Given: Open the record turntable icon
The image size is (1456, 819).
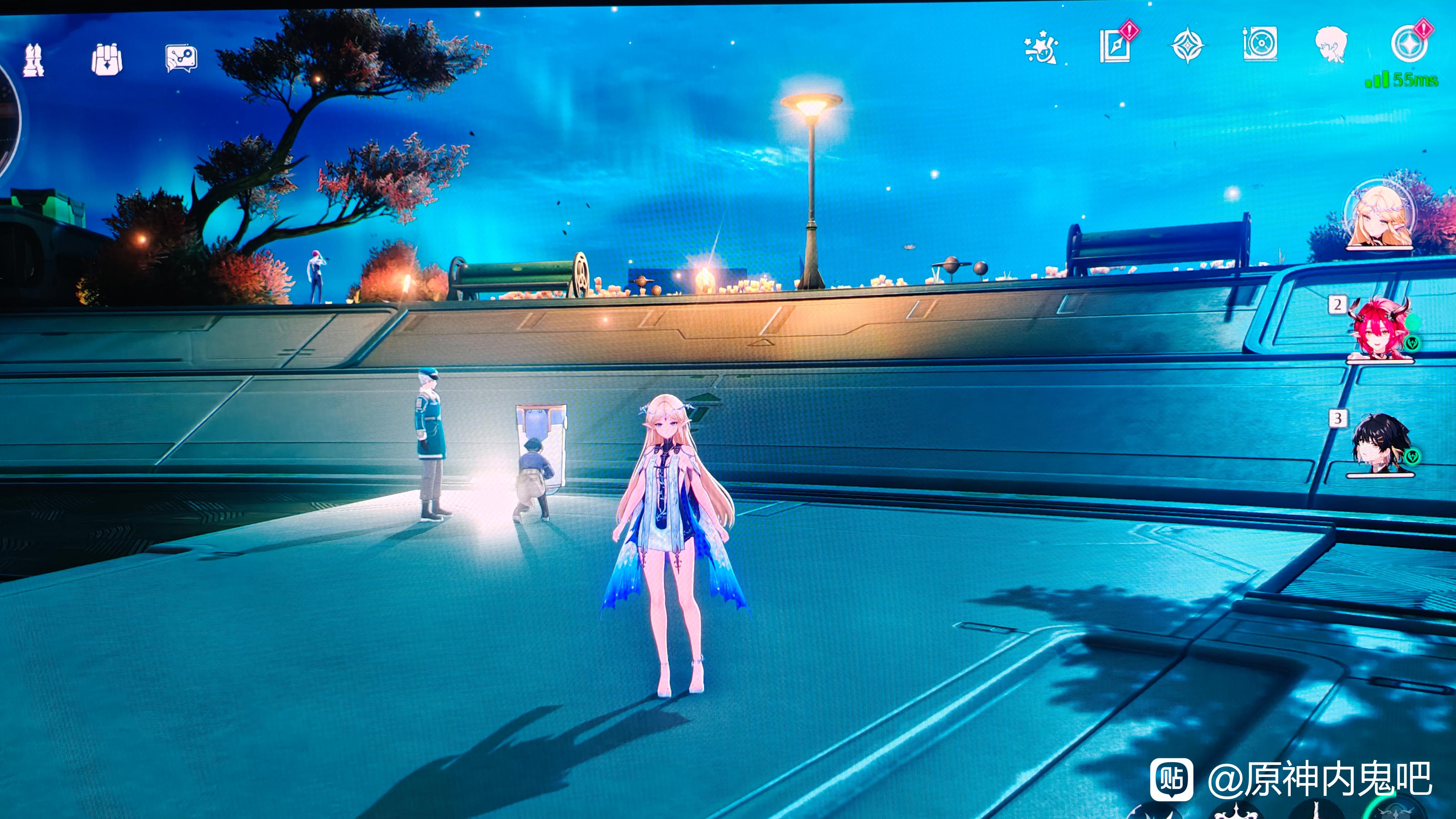Looking at the screenshot, I should click(x=1260, y=44).
